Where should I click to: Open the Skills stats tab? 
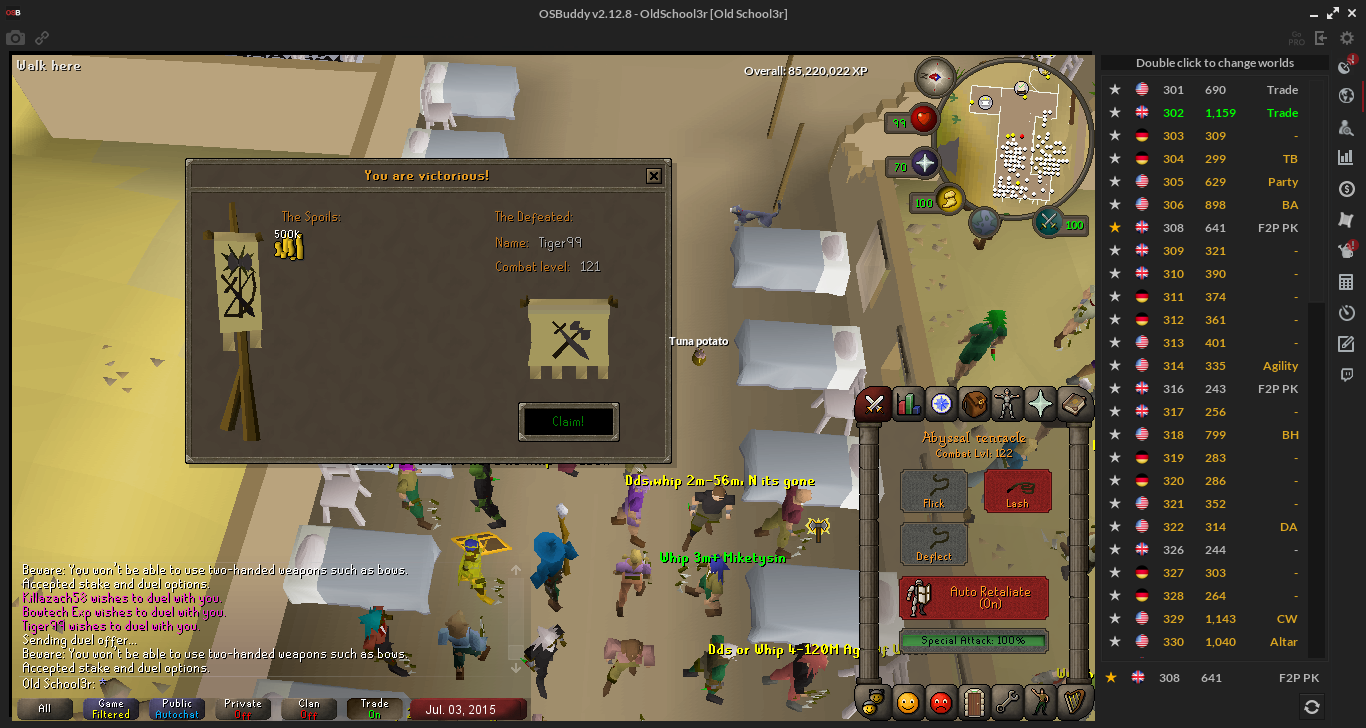pyautogui.click(x=908, y=403)
